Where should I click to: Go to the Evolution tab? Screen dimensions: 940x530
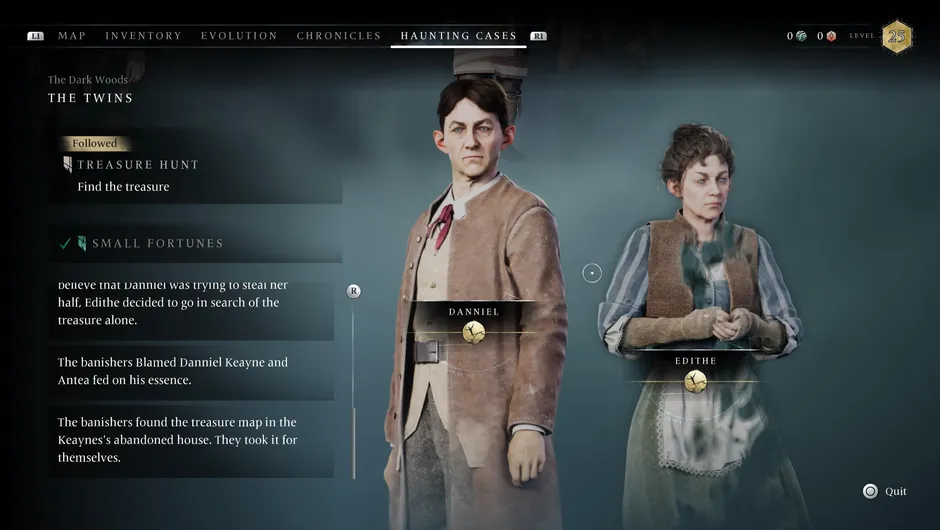pyautogui.click(x=239, y=36)
